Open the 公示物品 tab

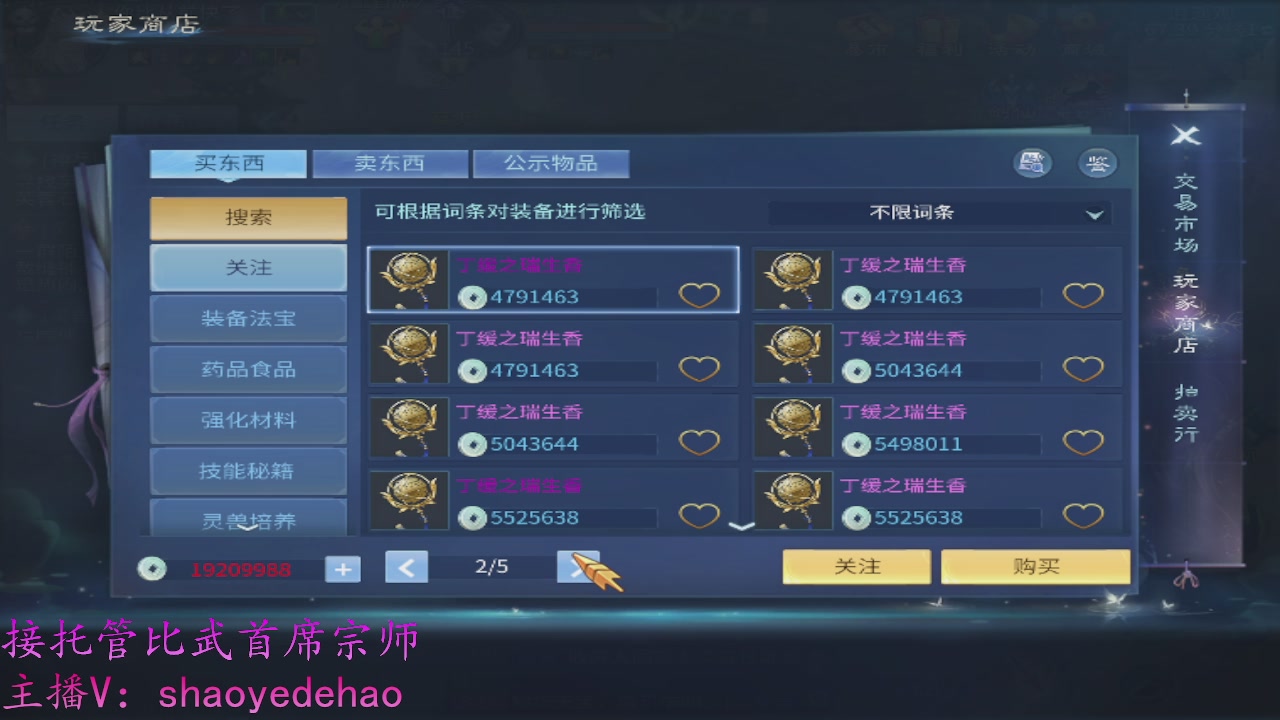(552, 162)
